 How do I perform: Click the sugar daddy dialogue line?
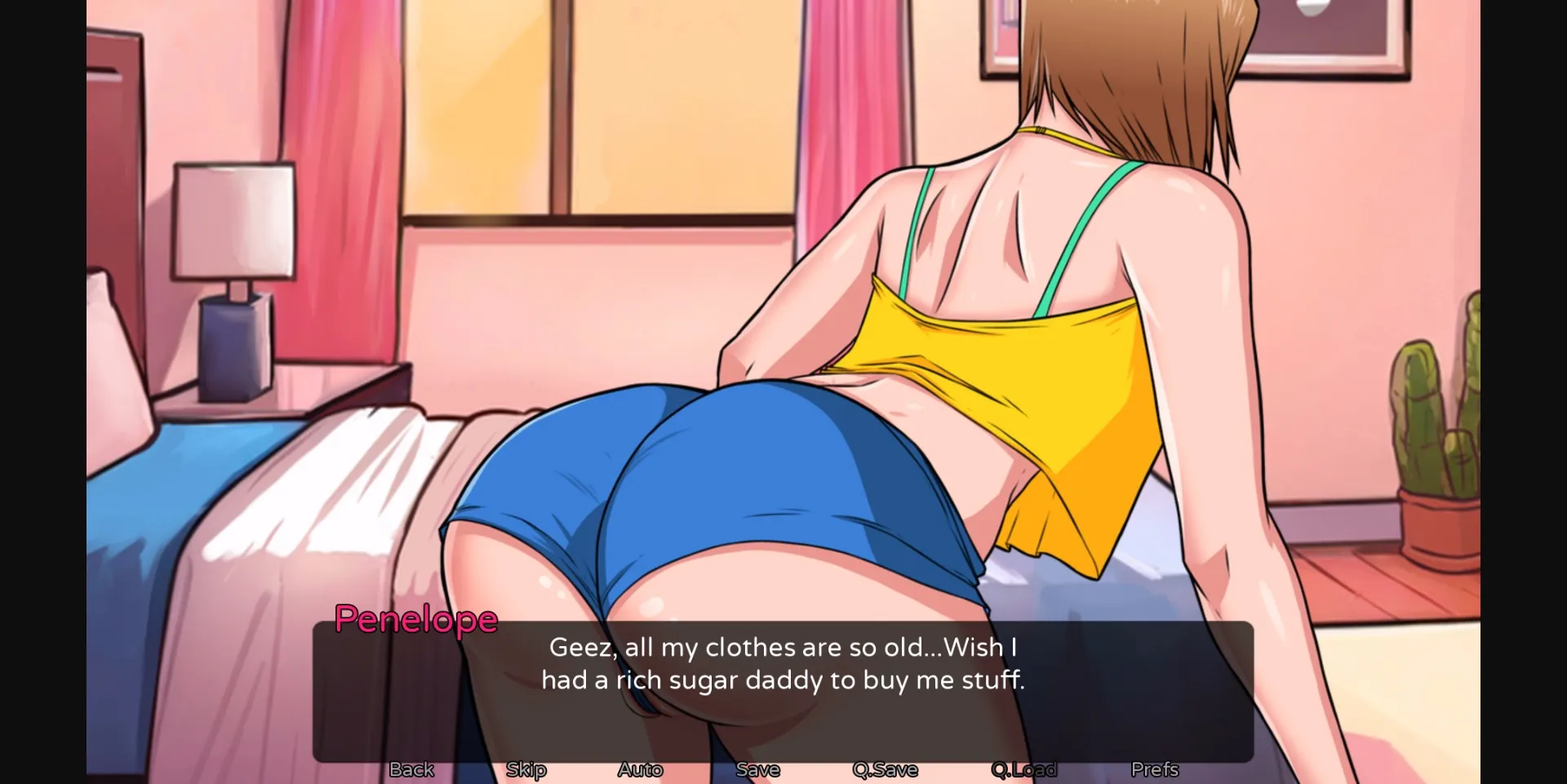[785, 680]
